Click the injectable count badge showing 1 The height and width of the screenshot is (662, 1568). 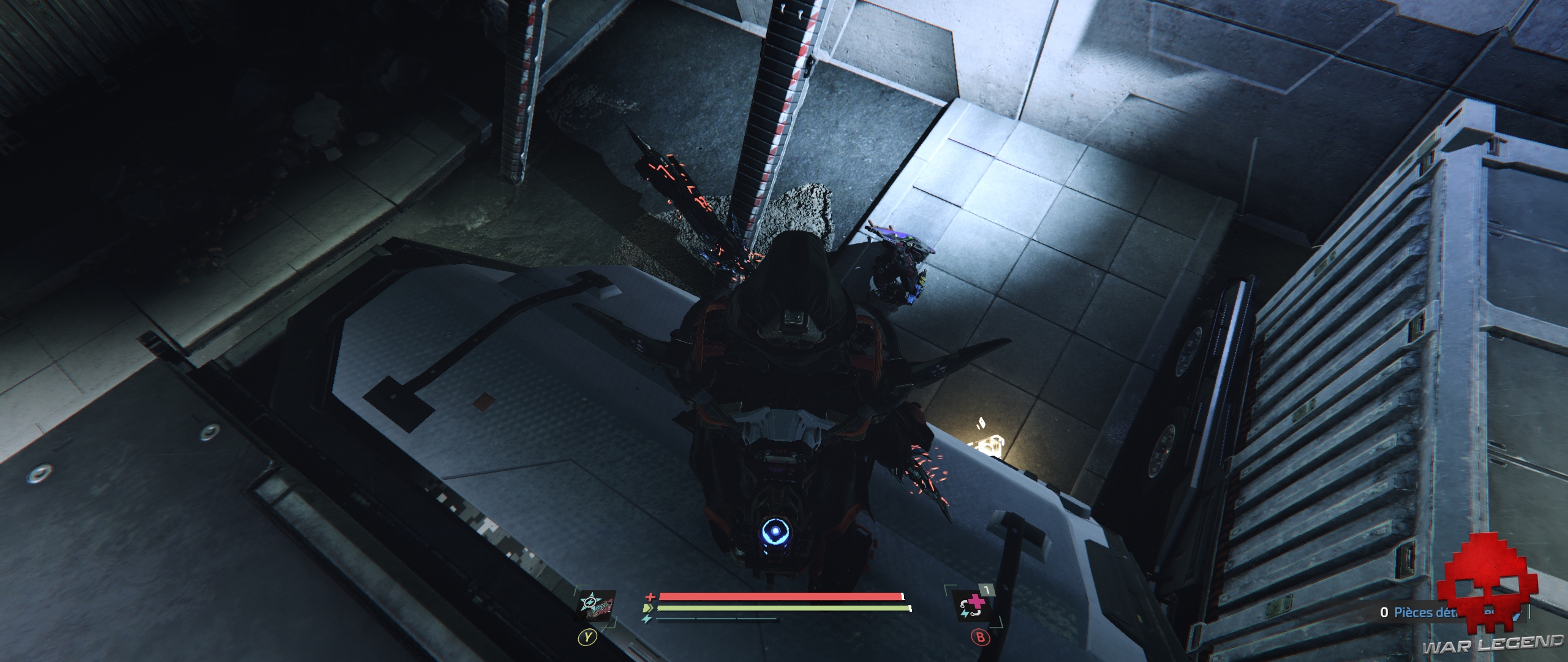coord(987,590)
